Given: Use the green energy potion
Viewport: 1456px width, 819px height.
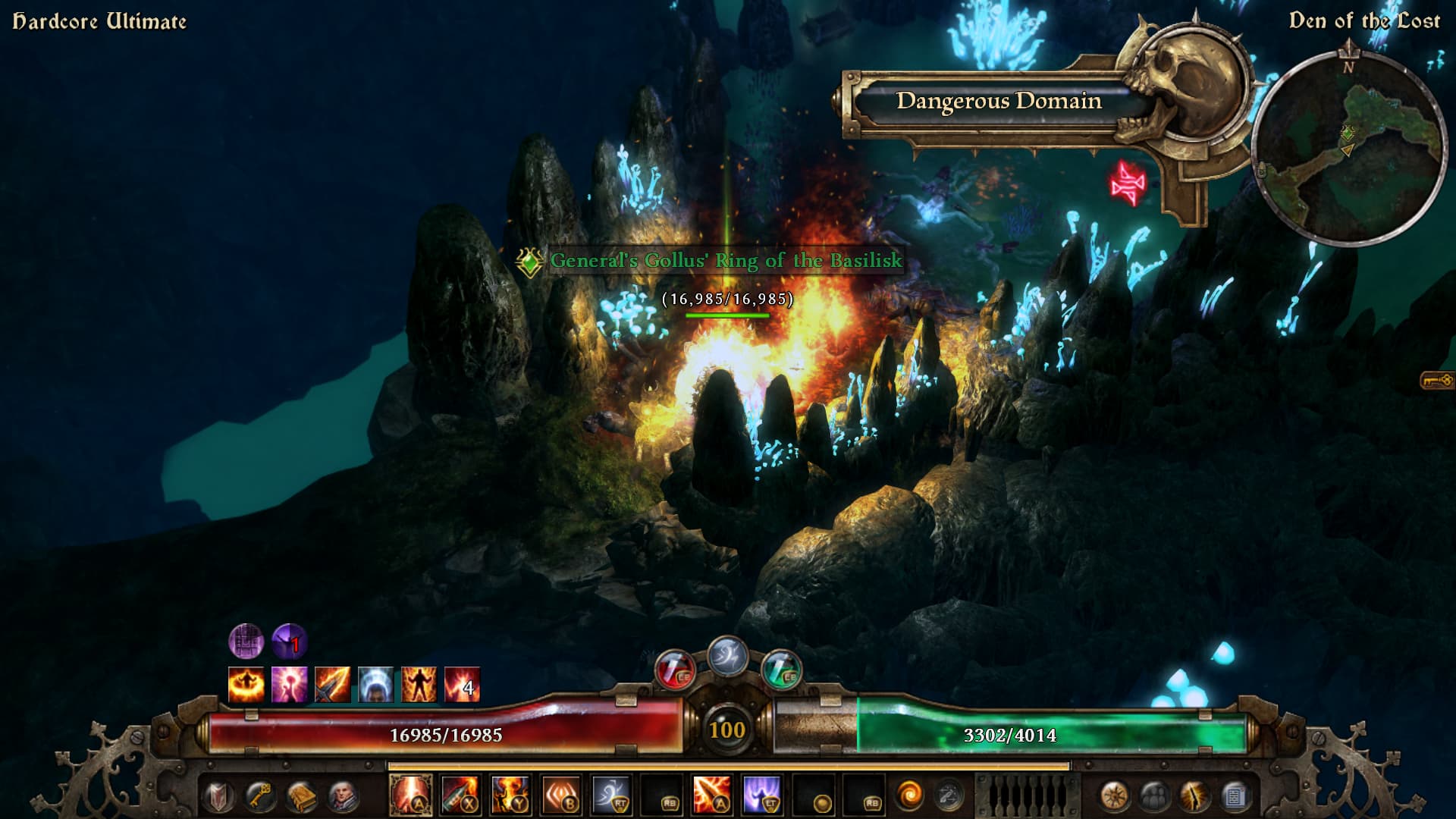Looking at the screenshot, I should click(x=781, y=670).
